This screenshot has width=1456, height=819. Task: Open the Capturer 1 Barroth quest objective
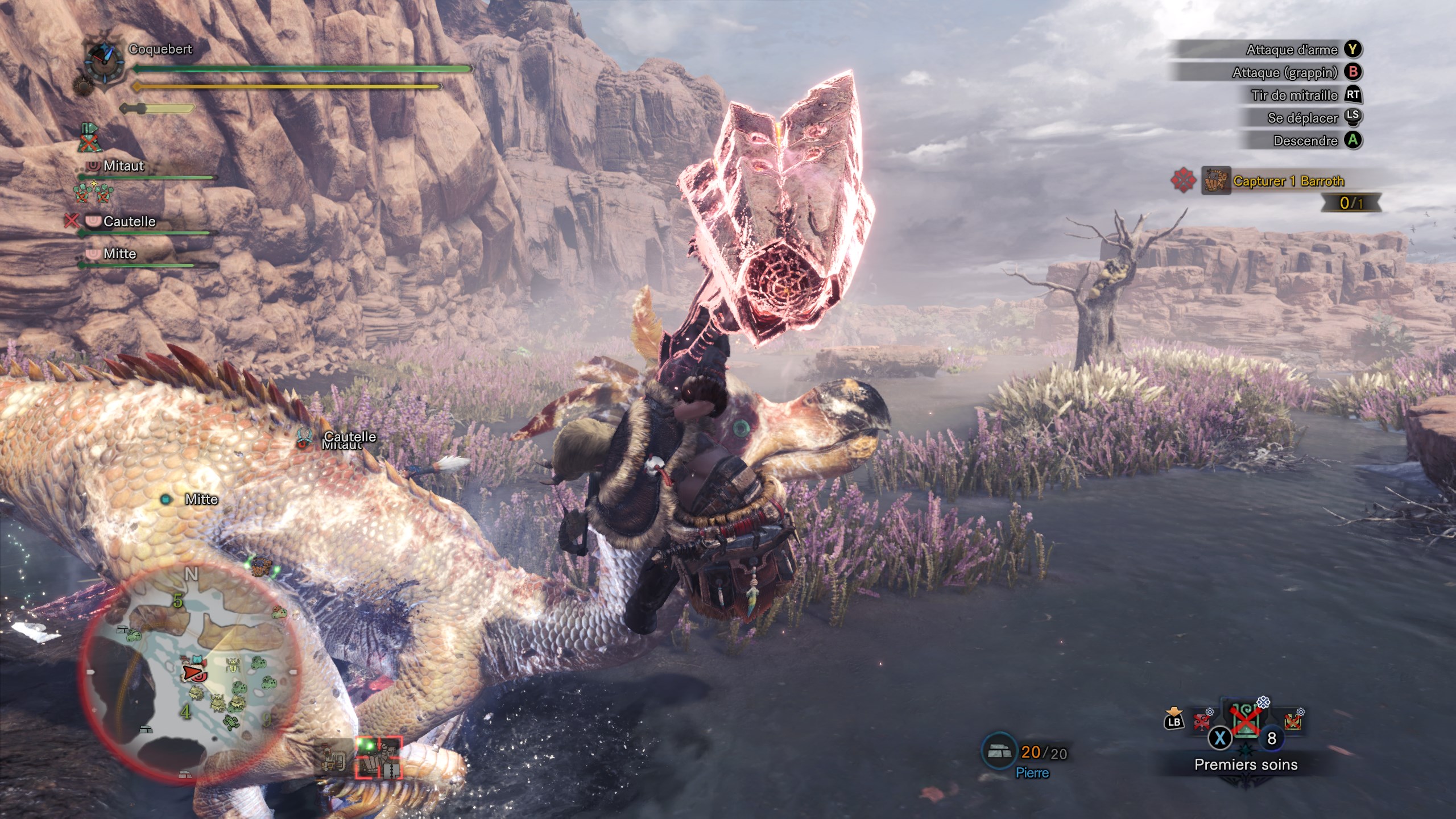tap(1288, 181)
